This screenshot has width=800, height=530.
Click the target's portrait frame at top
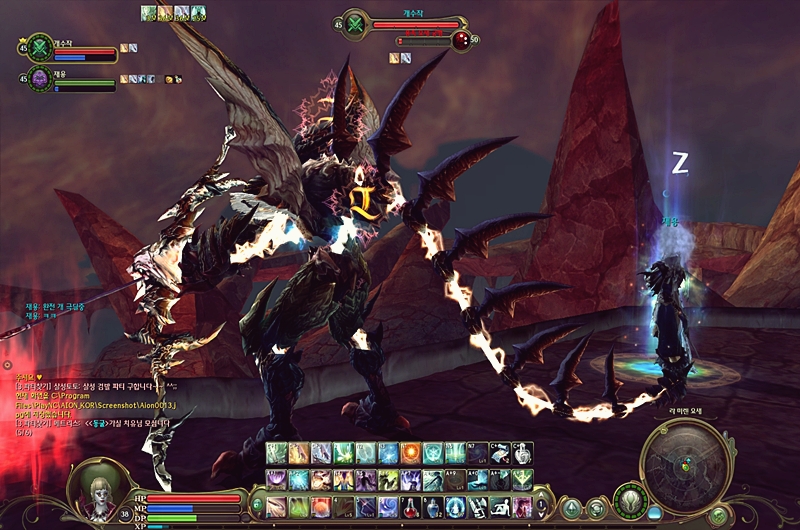pyautogui.click(x=354, y=25)
